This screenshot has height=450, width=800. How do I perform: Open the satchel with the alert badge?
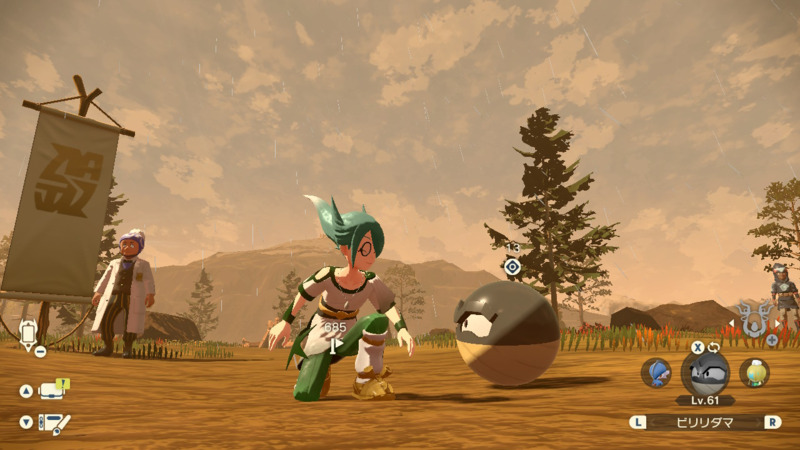click(52, 390)
